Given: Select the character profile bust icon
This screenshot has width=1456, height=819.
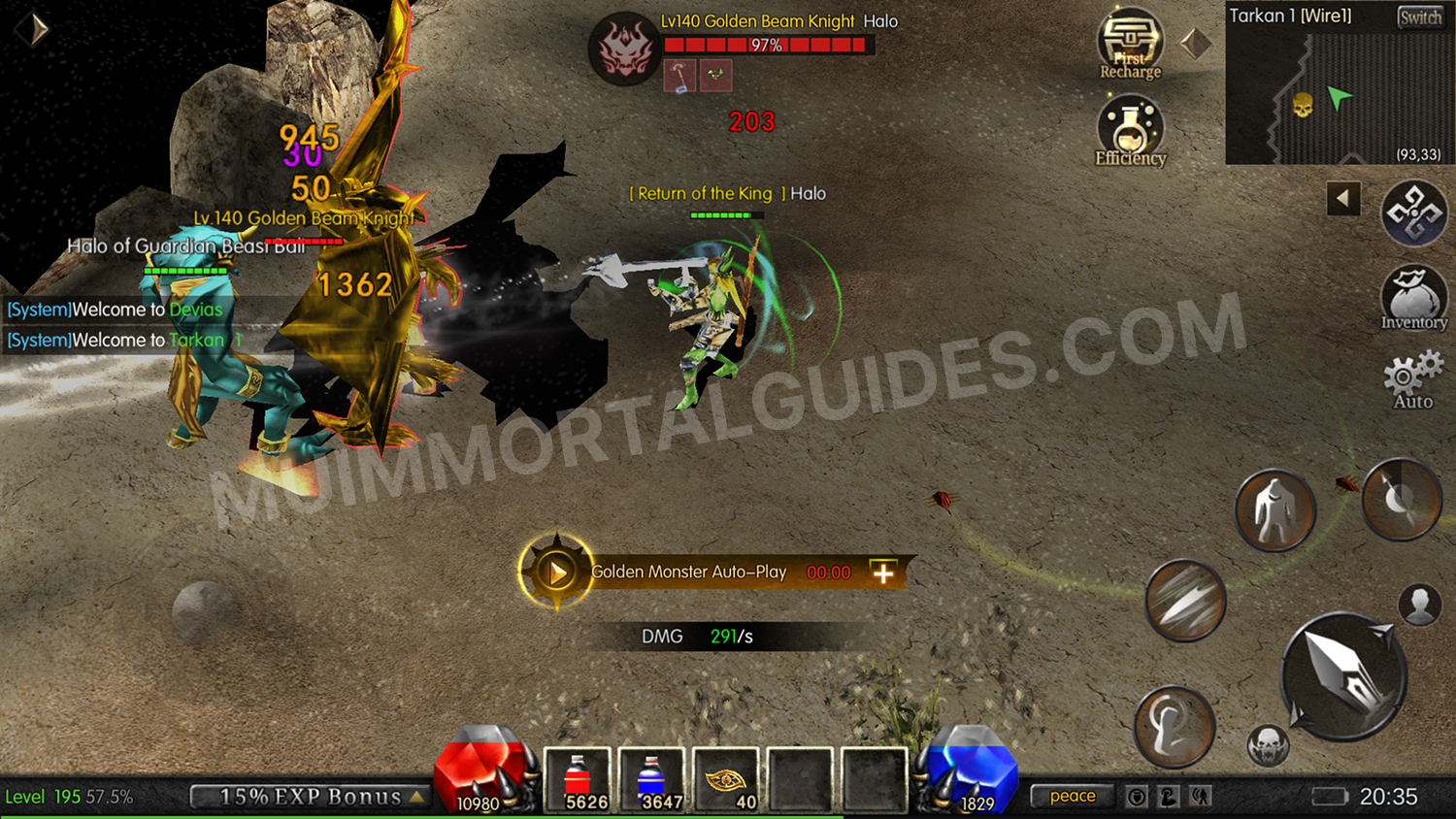Looking at the screenshot, I should point(1417,607).
